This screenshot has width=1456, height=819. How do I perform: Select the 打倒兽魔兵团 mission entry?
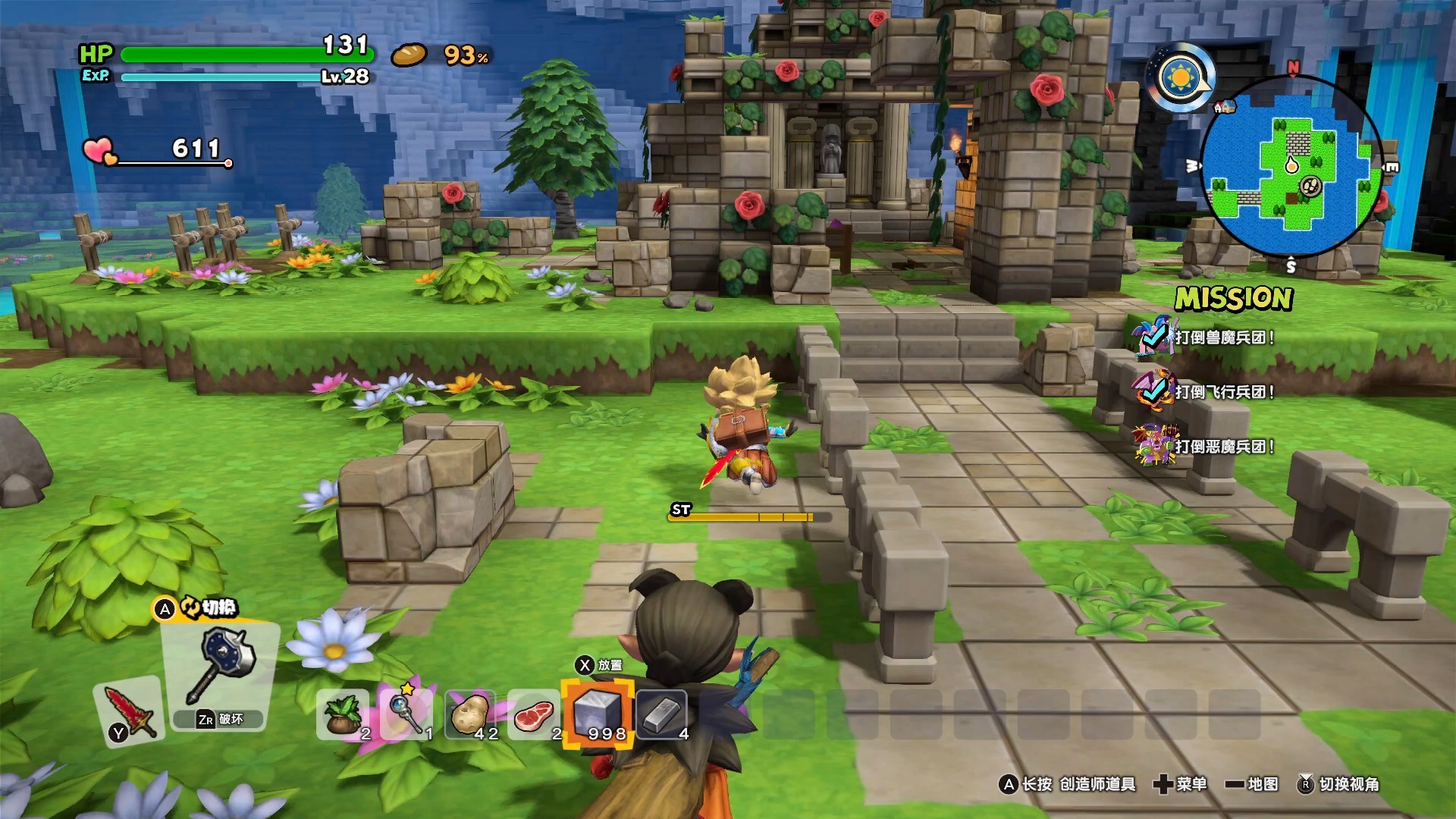point(1224,337)
